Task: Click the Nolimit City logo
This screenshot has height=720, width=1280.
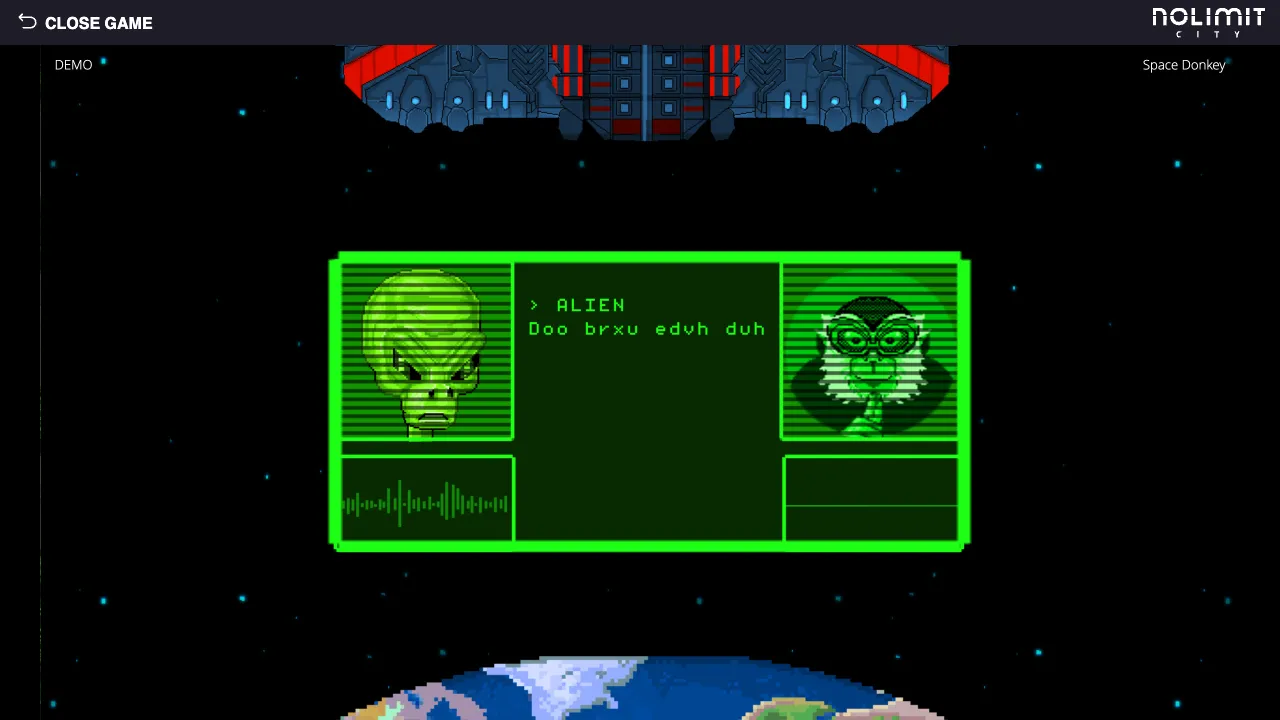Action: (x=1207, y=22)
